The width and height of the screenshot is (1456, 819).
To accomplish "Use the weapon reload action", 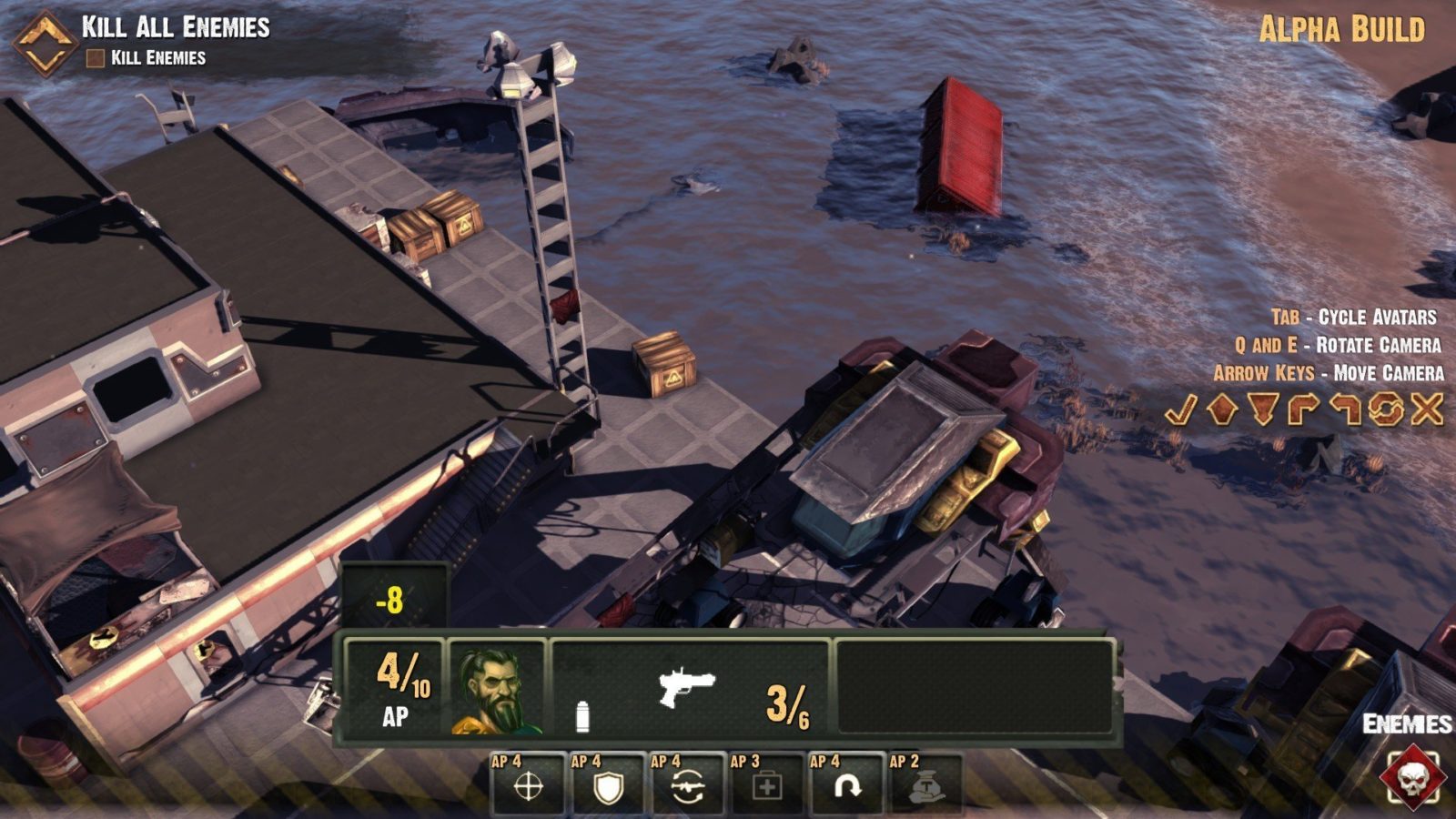I will [688, 785].
